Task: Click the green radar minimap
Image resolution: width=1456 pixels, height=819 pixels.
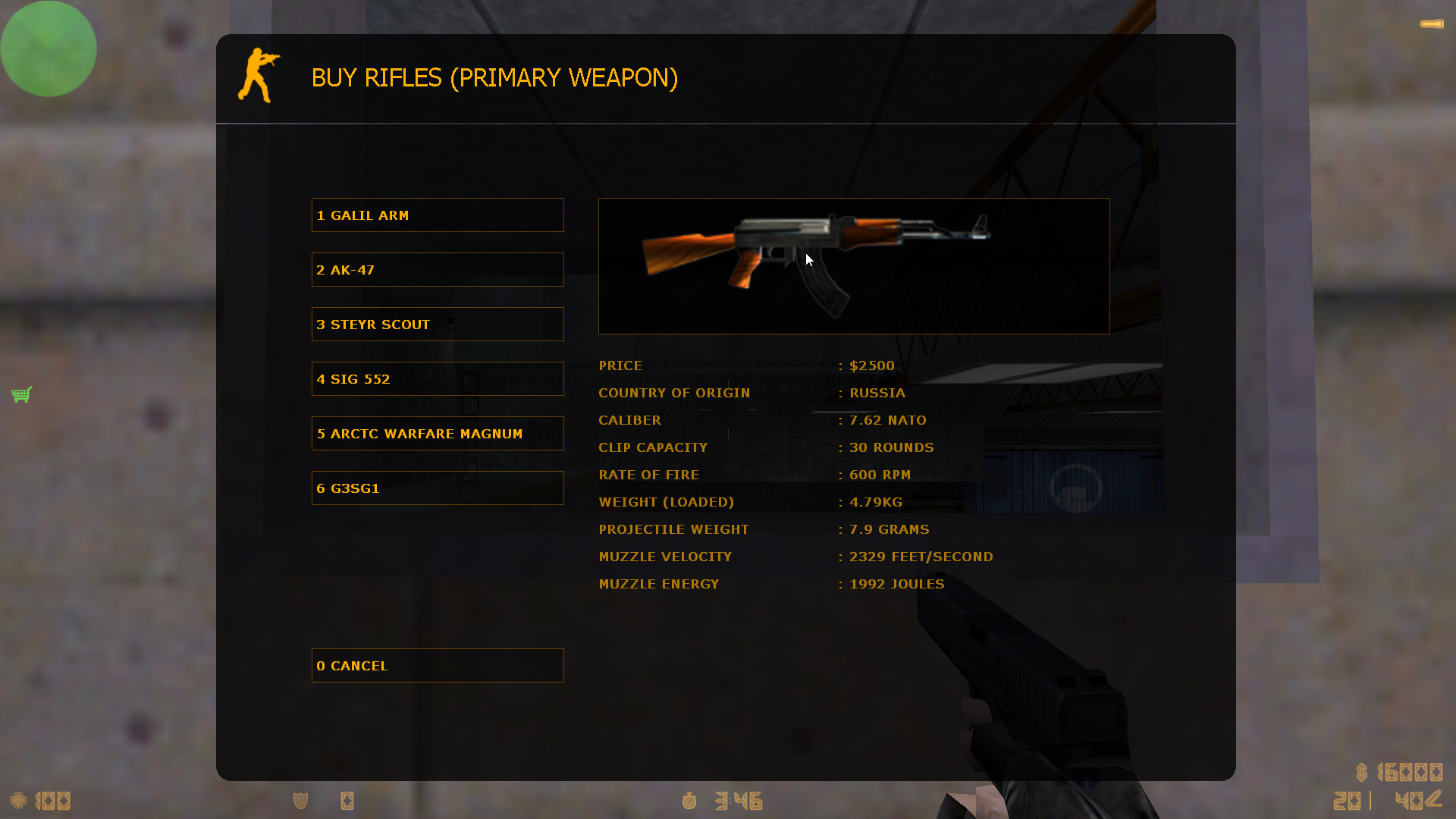Action: [x=49, y=49]
